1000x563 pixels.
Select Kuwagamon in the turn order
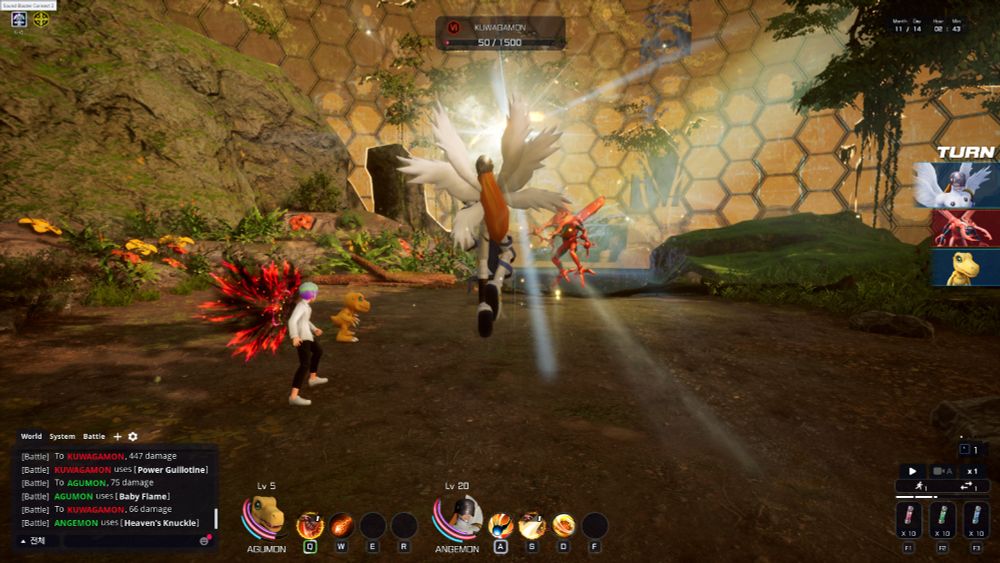(965, 228)
